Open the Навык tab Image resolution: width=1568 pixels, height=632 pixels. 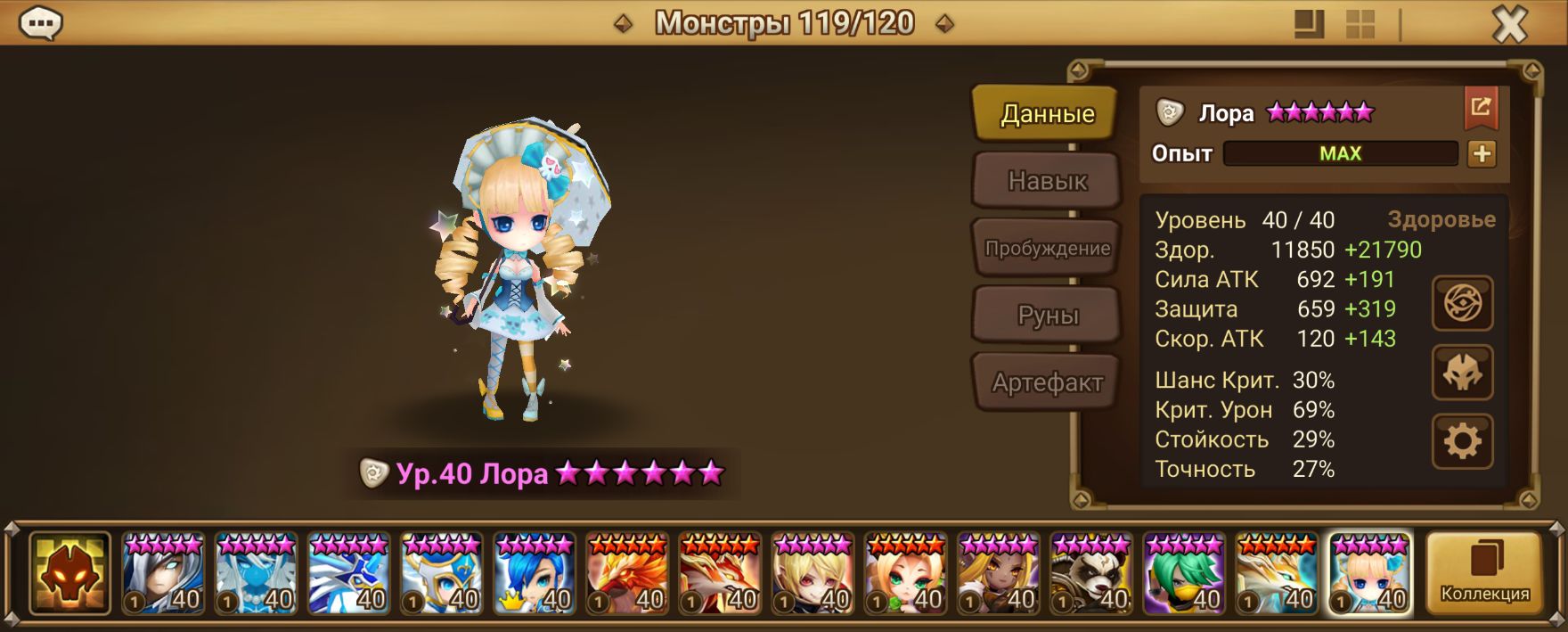tap(1046, 181)
